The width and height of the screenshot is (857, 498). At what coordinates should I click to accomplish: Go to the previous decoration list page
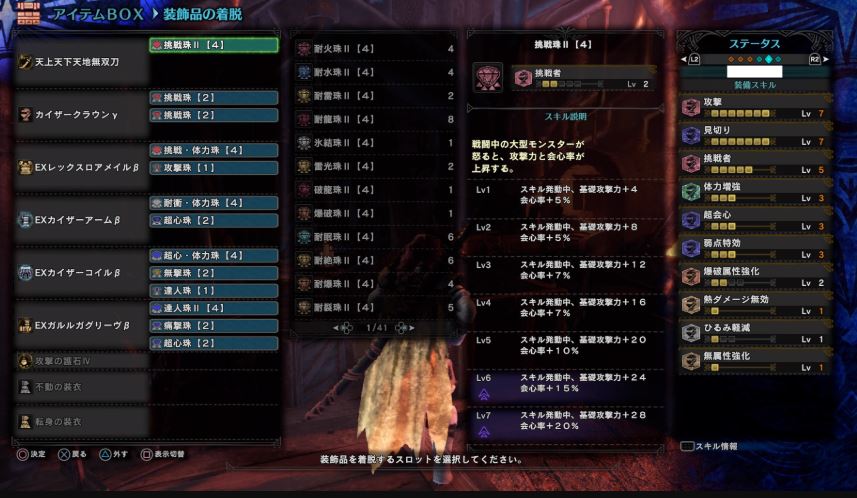click(x=342, y=327)
